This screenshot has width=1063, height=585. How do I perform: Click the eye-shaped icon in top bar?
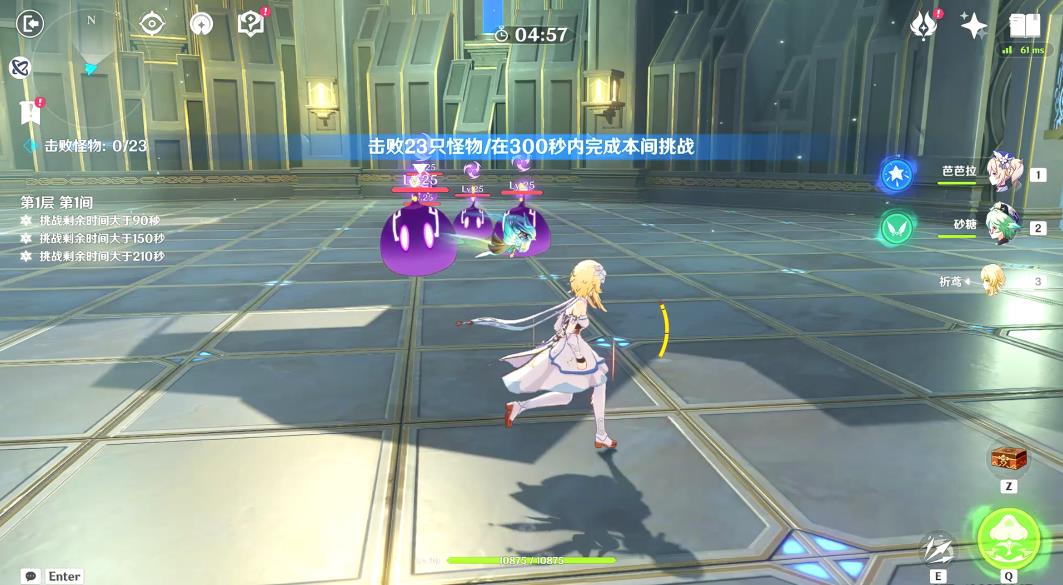pyautogui.click(x=152, y=23)
